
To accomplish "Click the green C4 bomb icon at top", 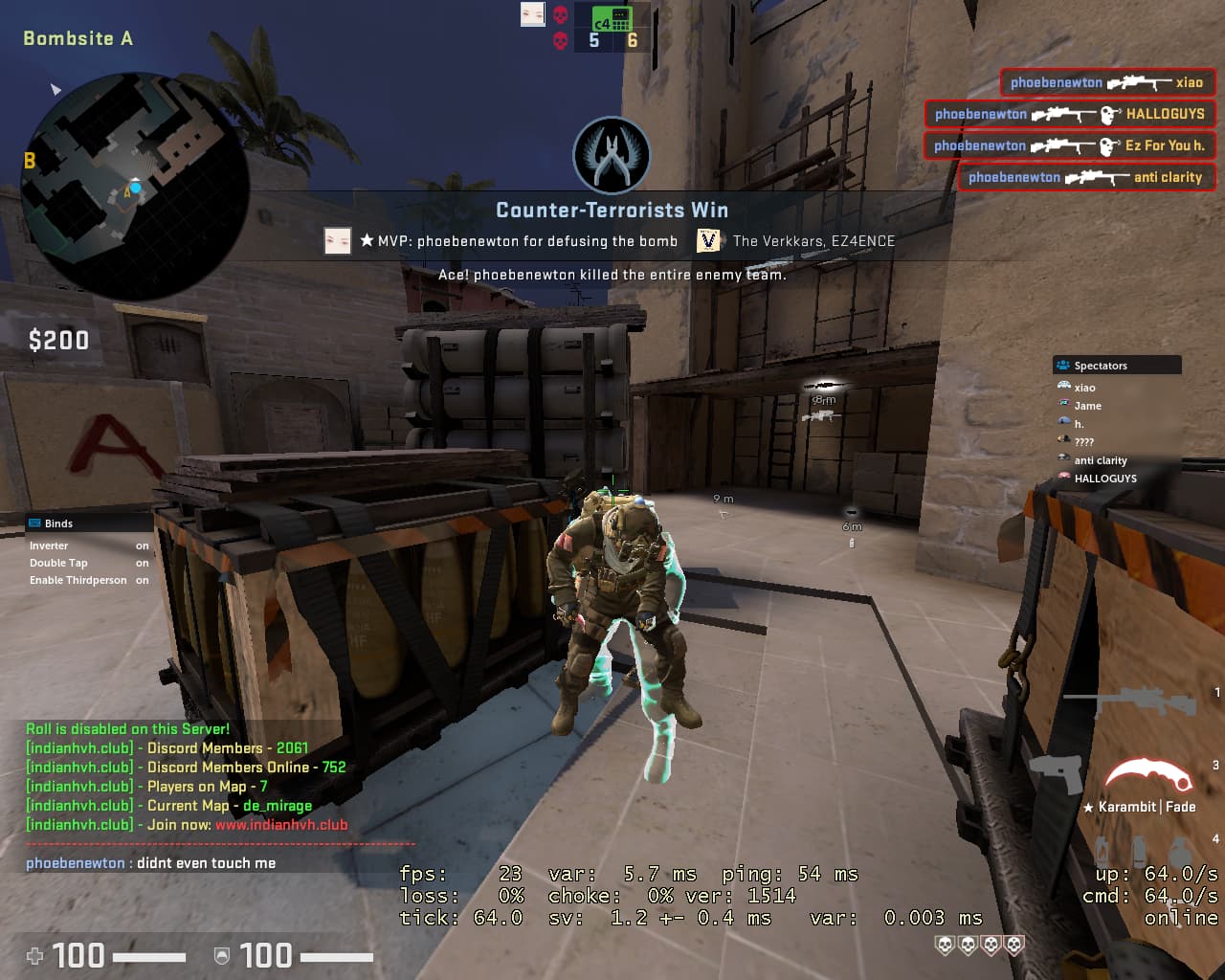I will 612,18.
